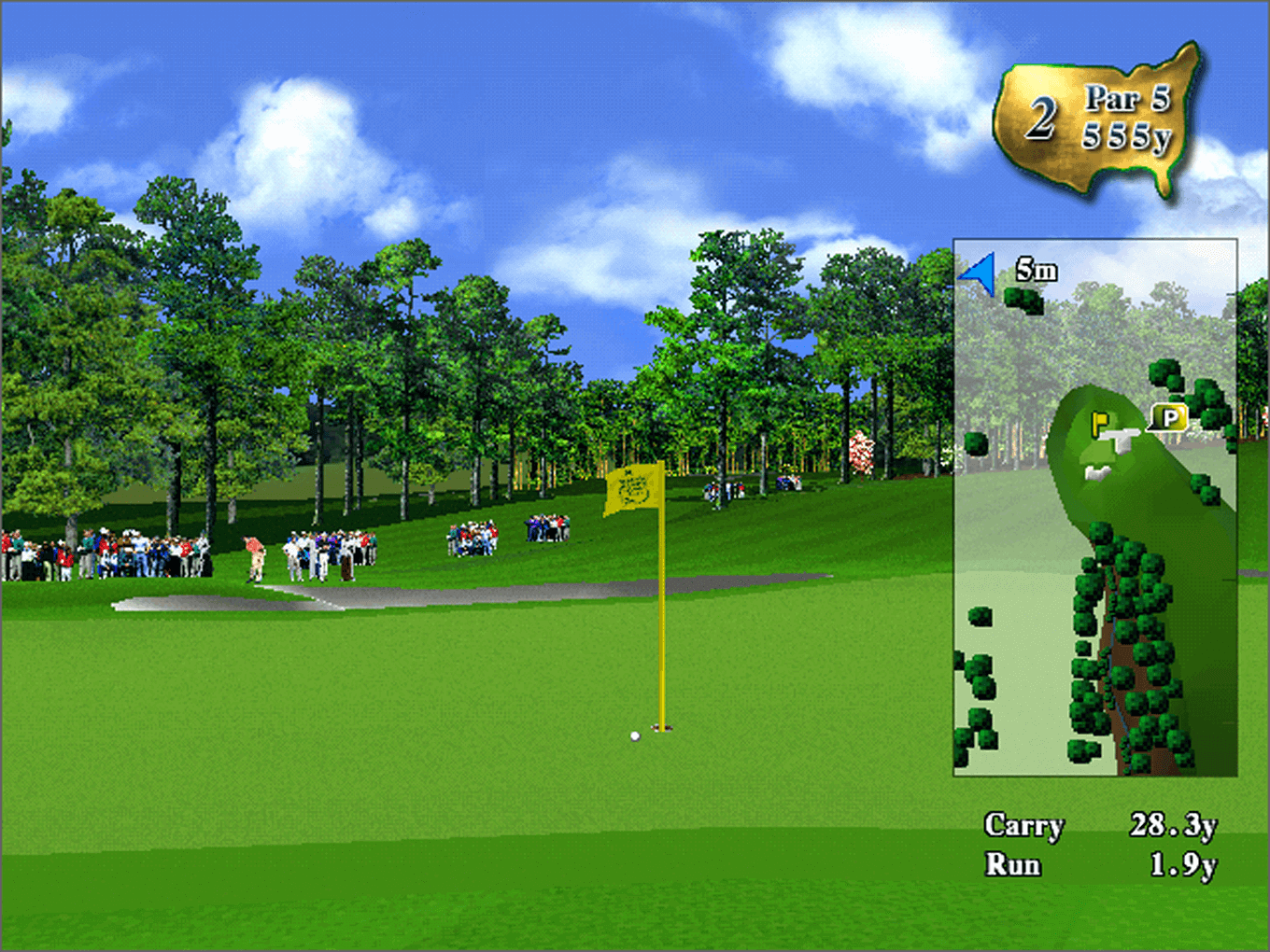Click the blue wind direction arrow
The width and height of the screenshot is (1270, 952).
[x=979, y=273]
